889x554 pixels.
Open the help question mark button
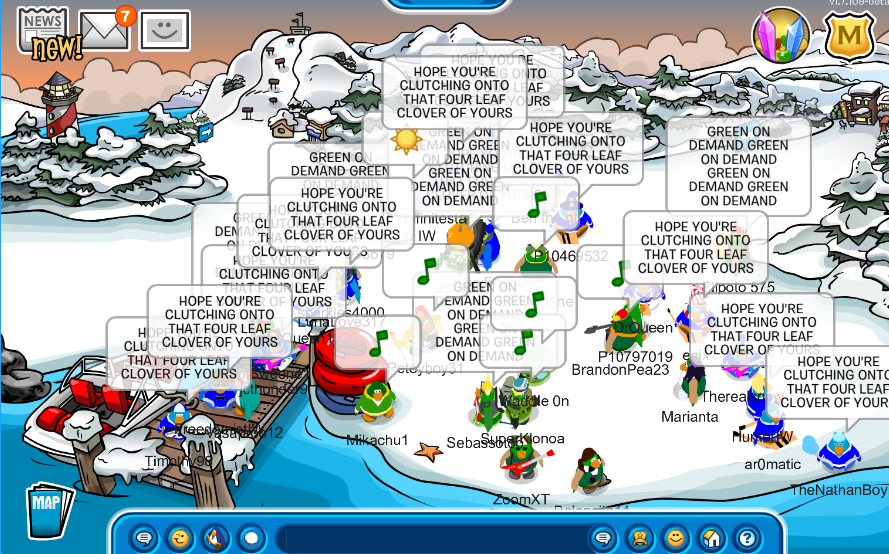click(744, 537)
